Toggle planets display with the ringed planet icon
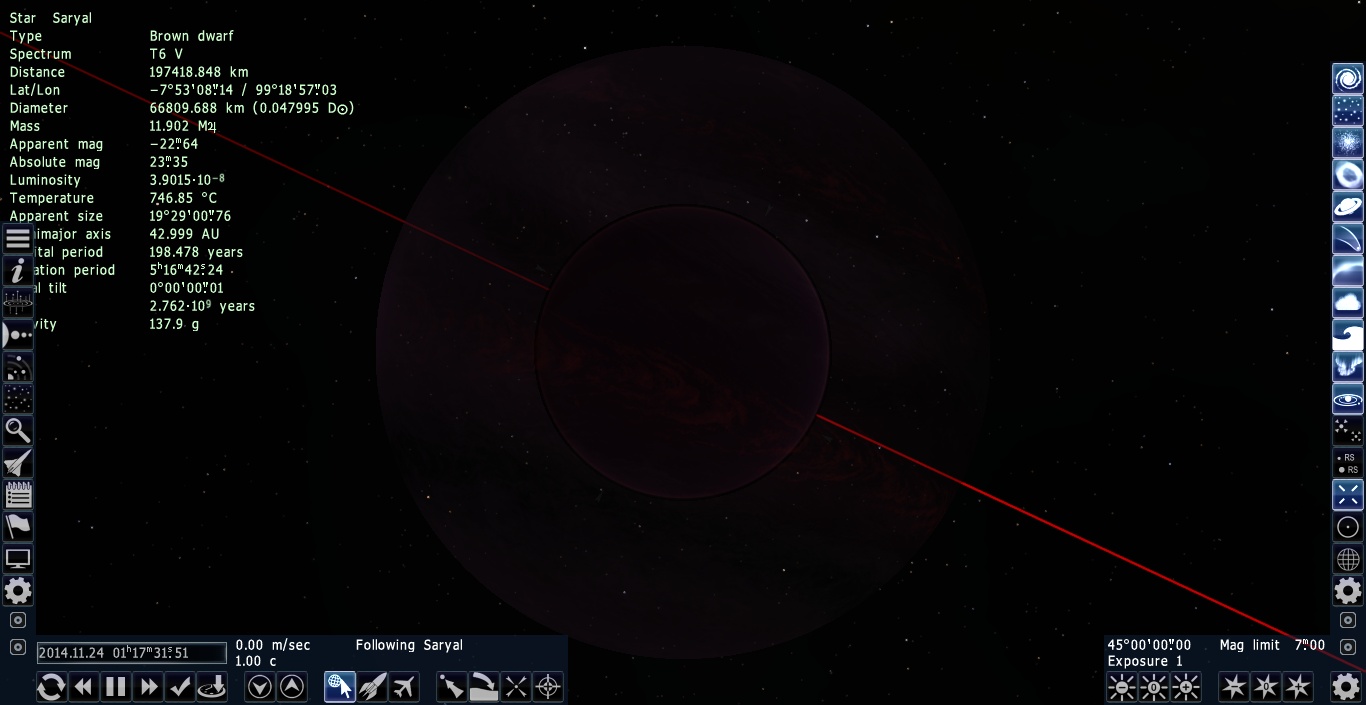The height and width of the screenshot is (705, 1366). [x=1348, y=207]
